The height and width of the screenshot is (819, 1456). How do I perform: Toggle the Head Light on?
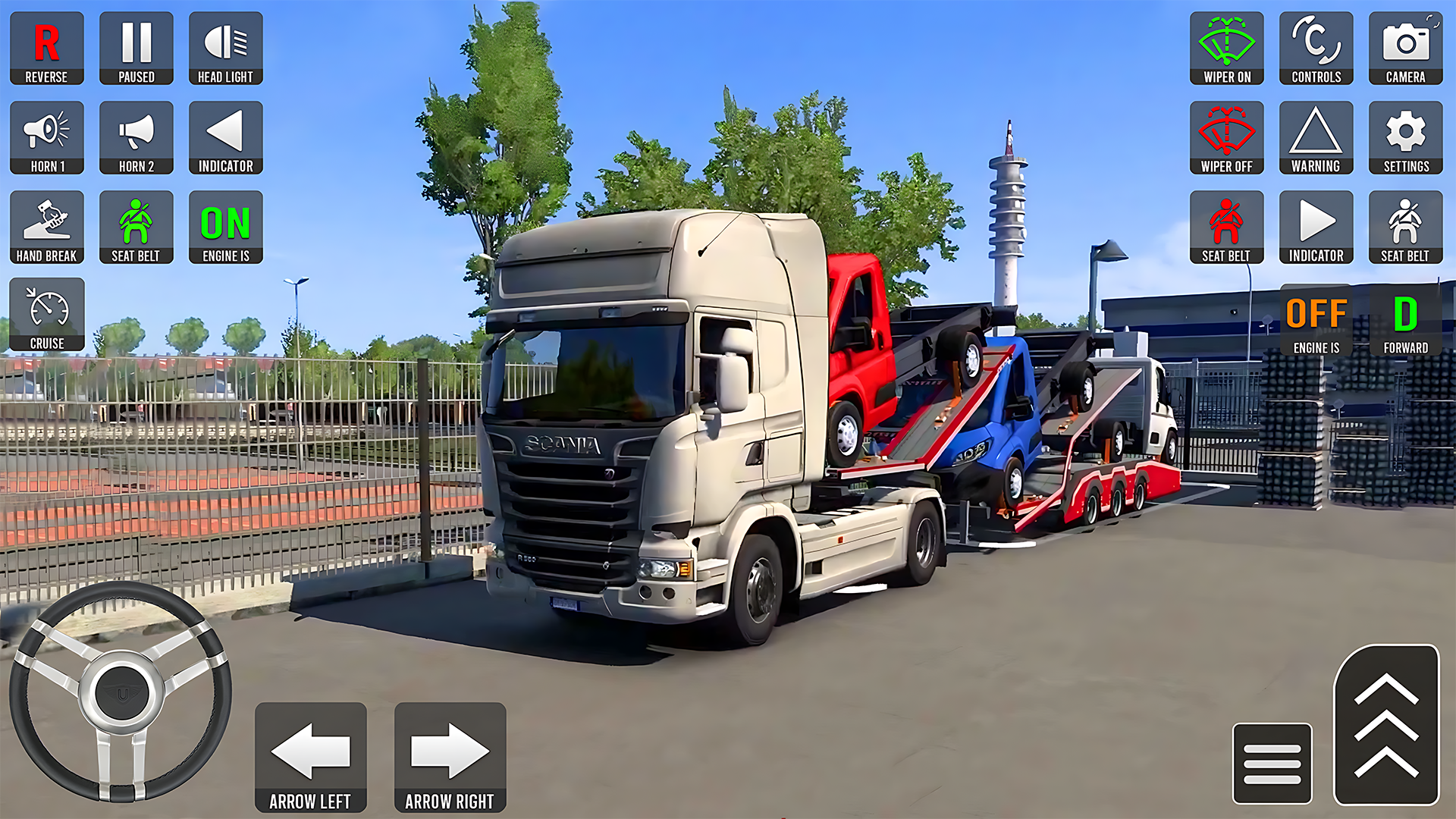coord(225,47)
